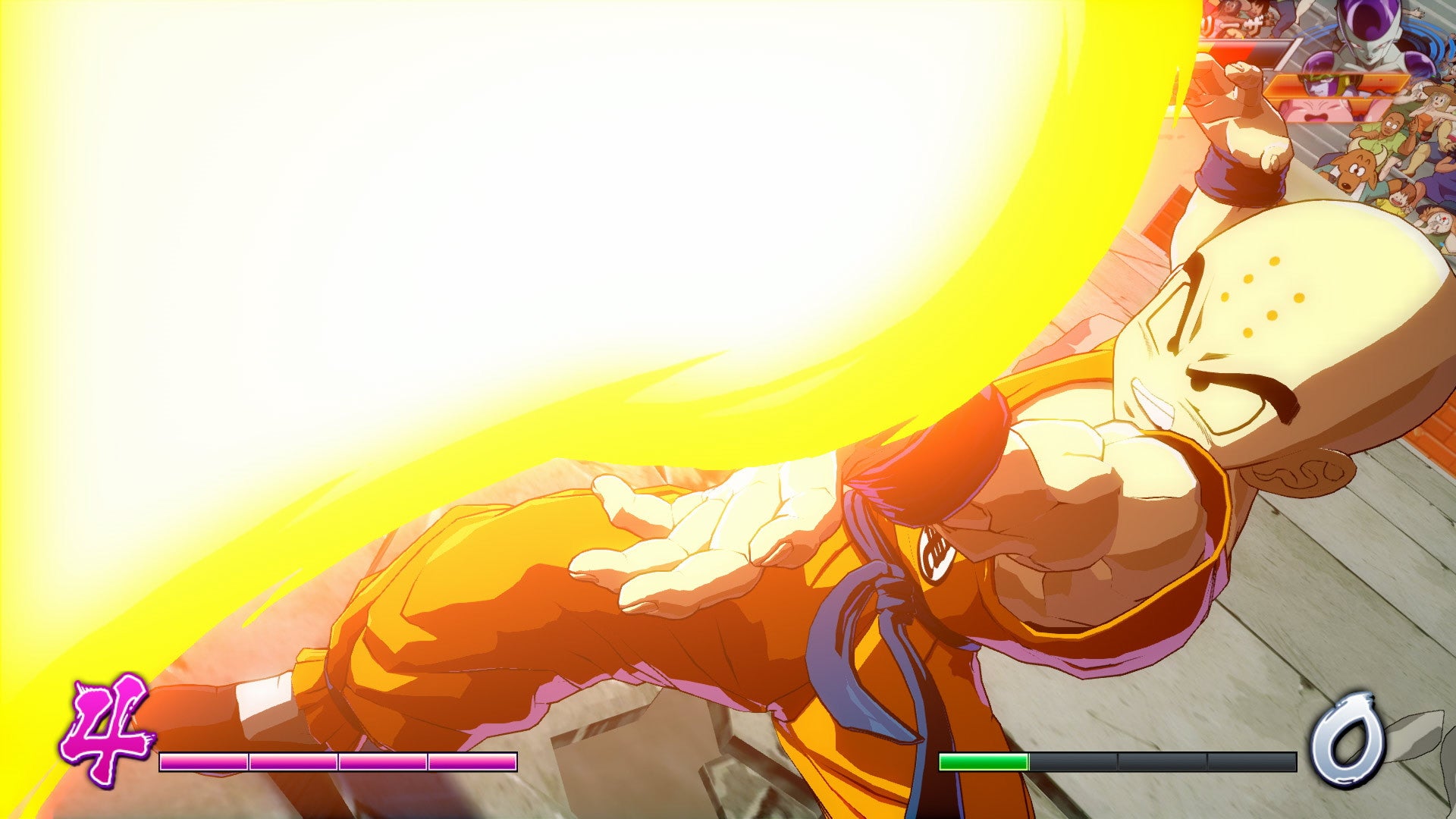Screen dimensions: 1456x819
Task: Click the フリーザ name label above the health bar
Action: point(1235,21)
